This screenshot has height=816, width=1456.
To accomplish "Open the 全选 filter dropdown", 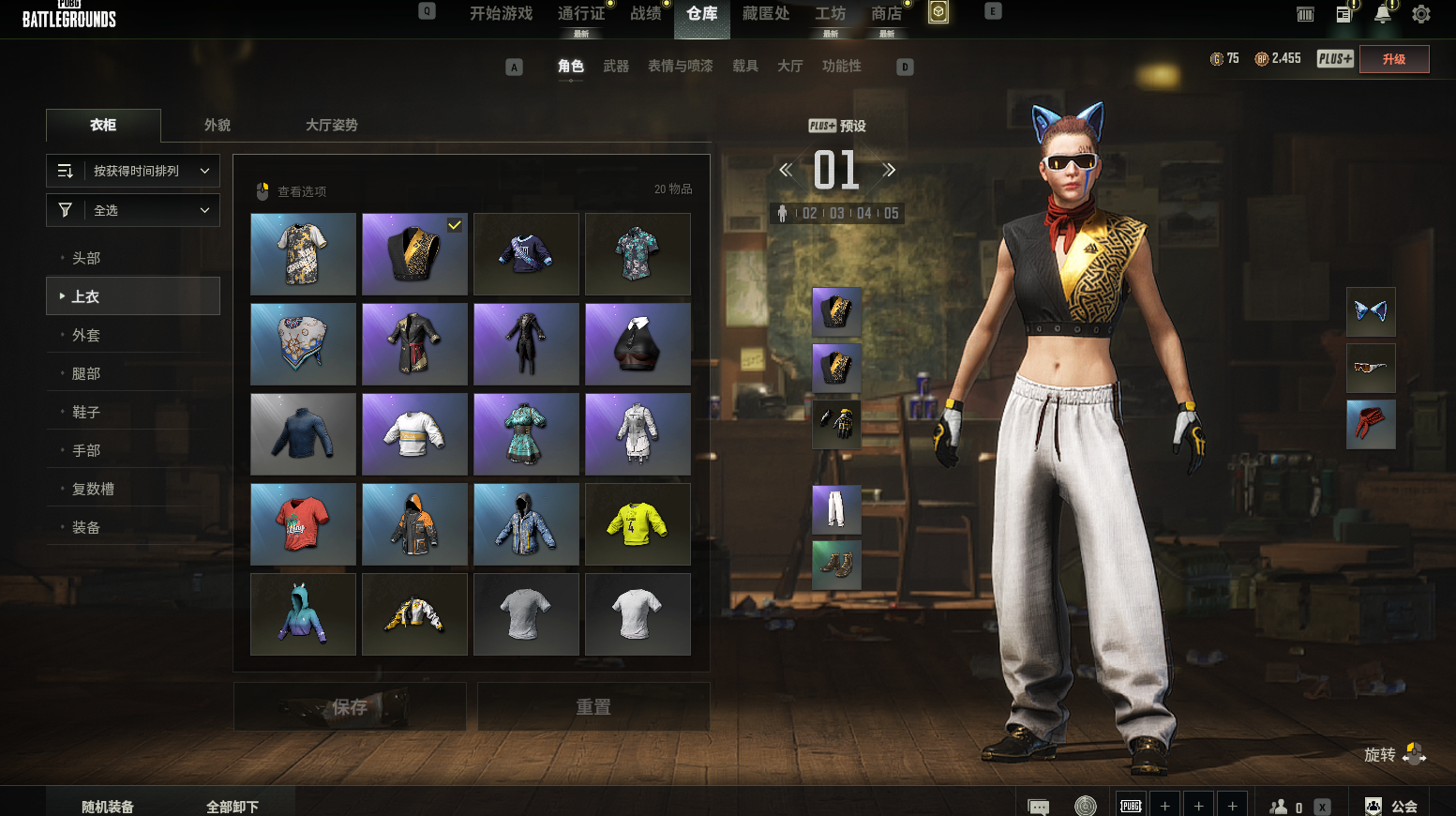I will click(x=133, y=210).
